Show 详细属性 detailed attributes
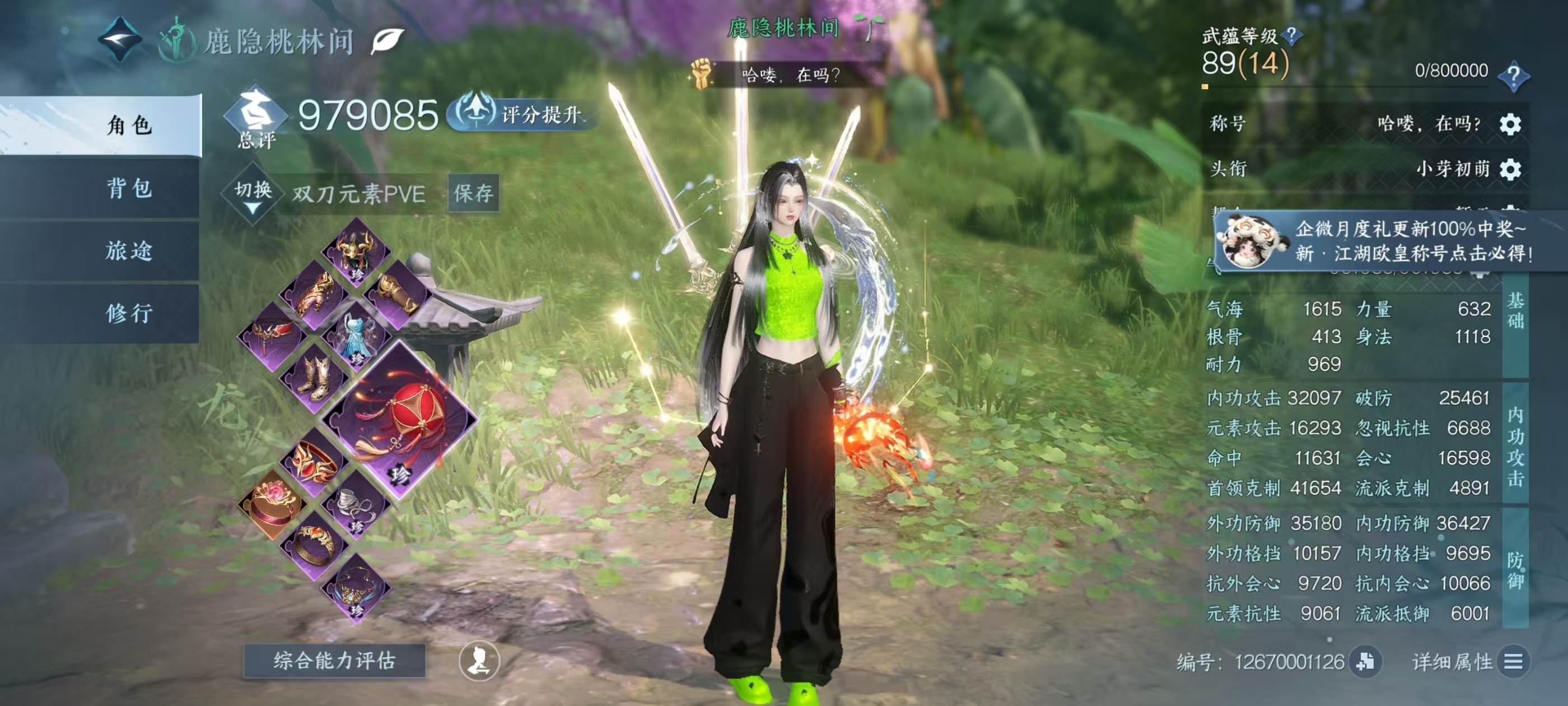The height and width of the screenshot is (706, 1568). click(1513, 662)
